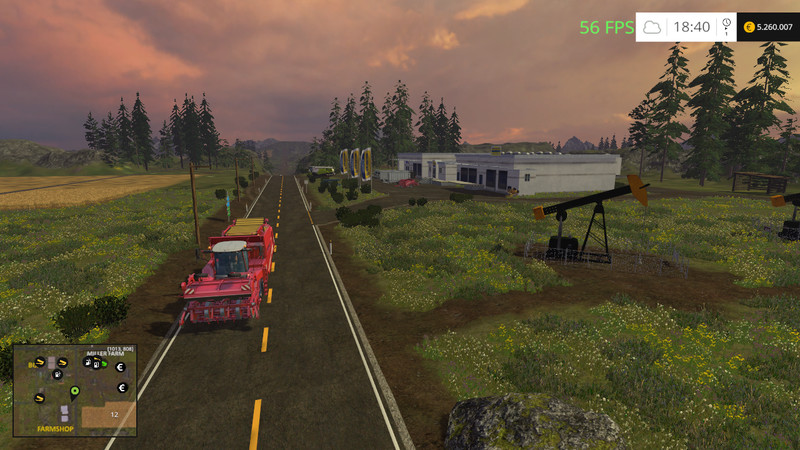Click the clock time-scale icon
Image resolution: width=800 pixels, height=450 pixels.
pos(725,26)
